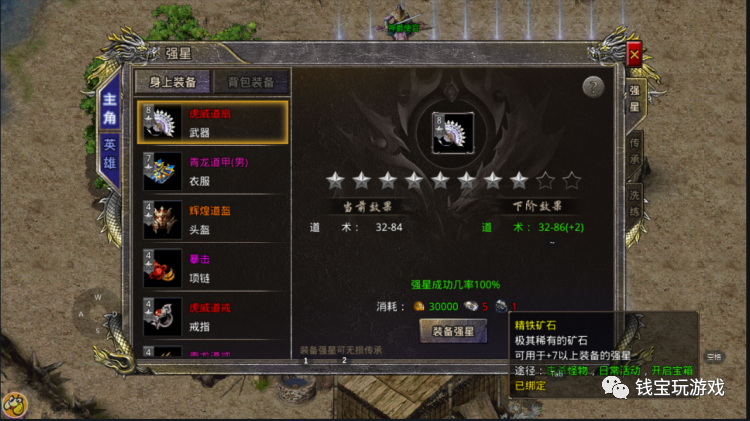Tap the gold coin cost icon

point(420,307)
